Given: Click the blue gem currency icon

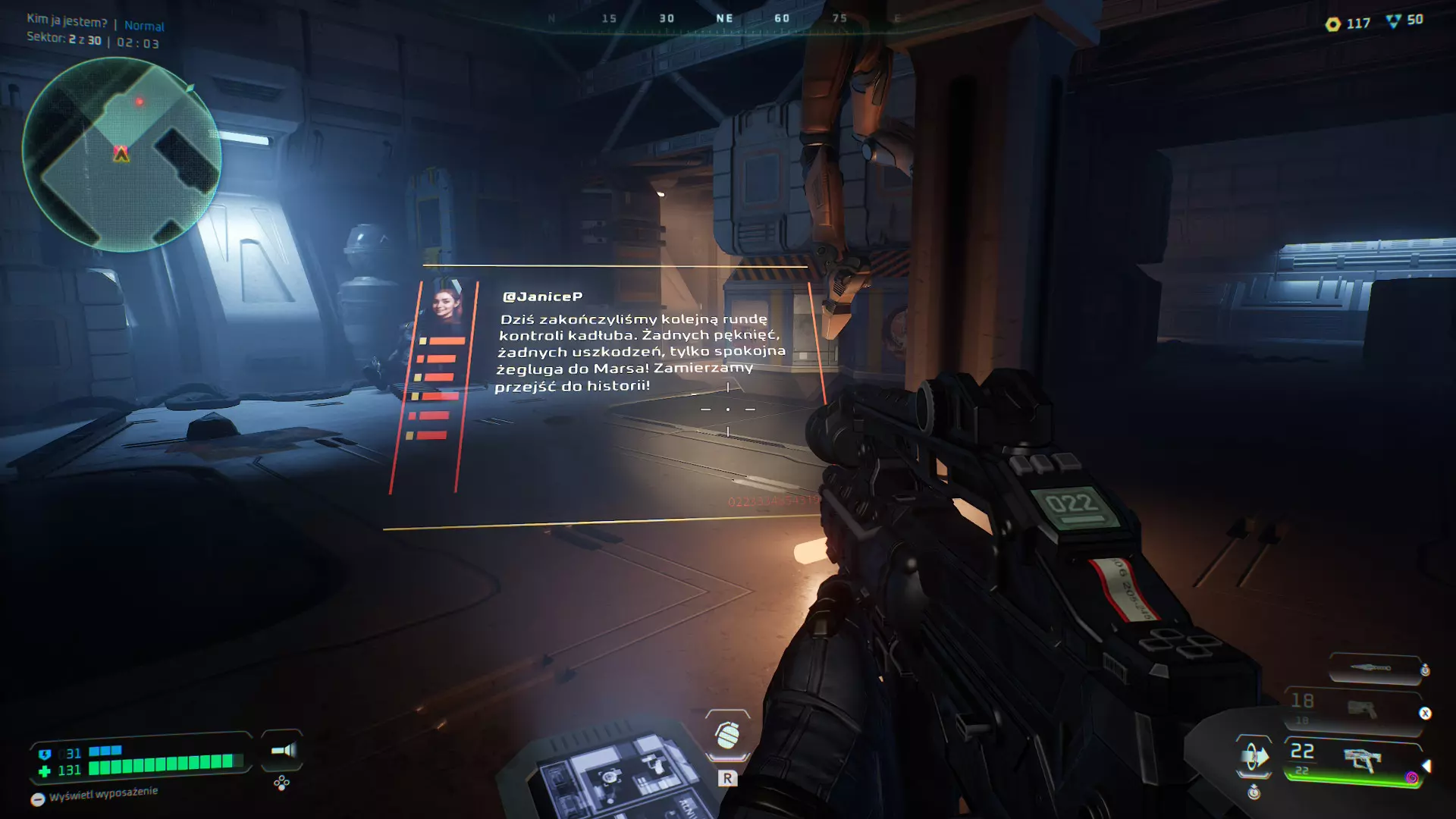Looking at the screenshot, I should [x=1393, y=21].
